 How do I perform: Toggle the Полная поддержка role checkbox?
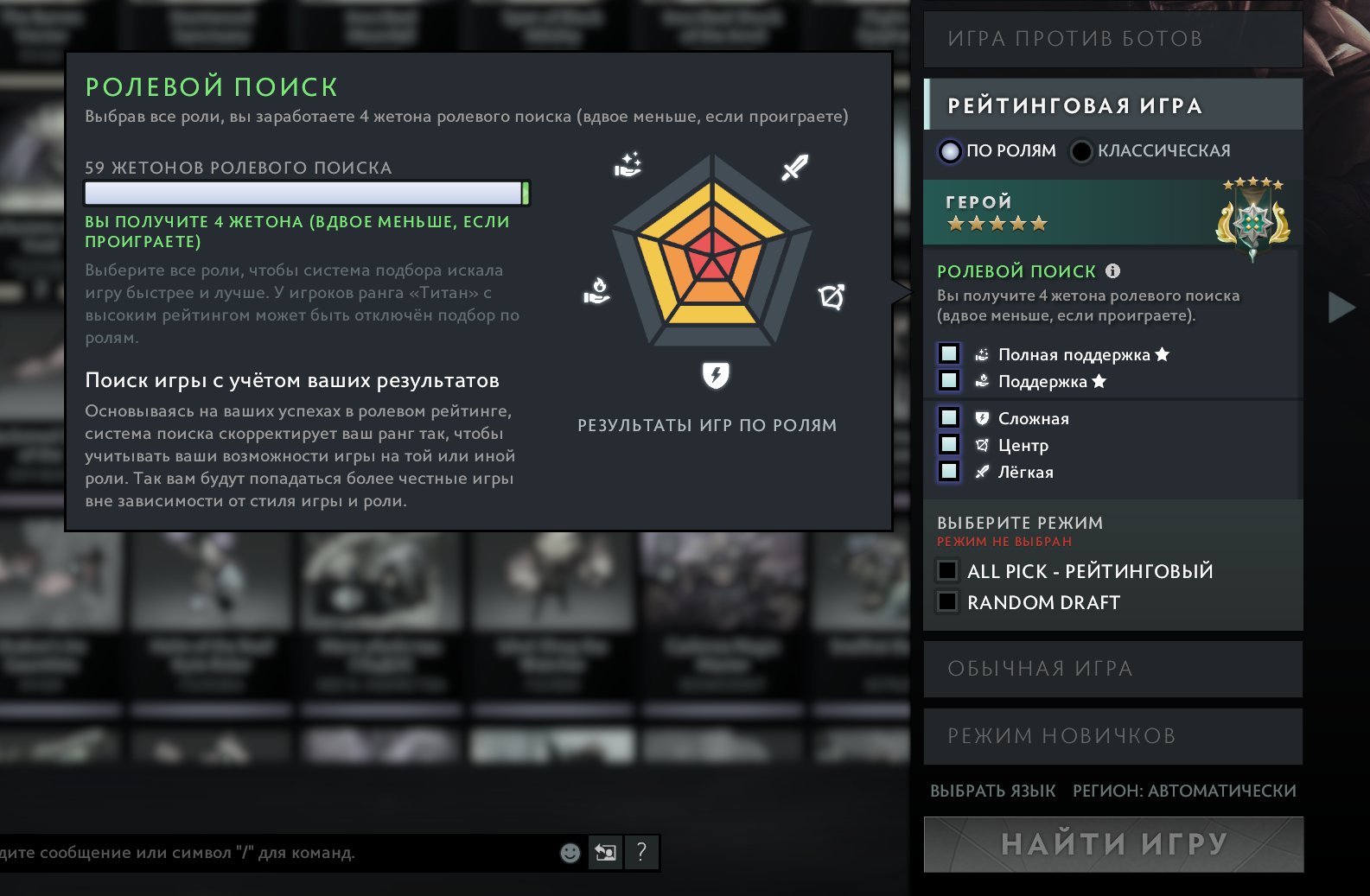click(949, 354)
